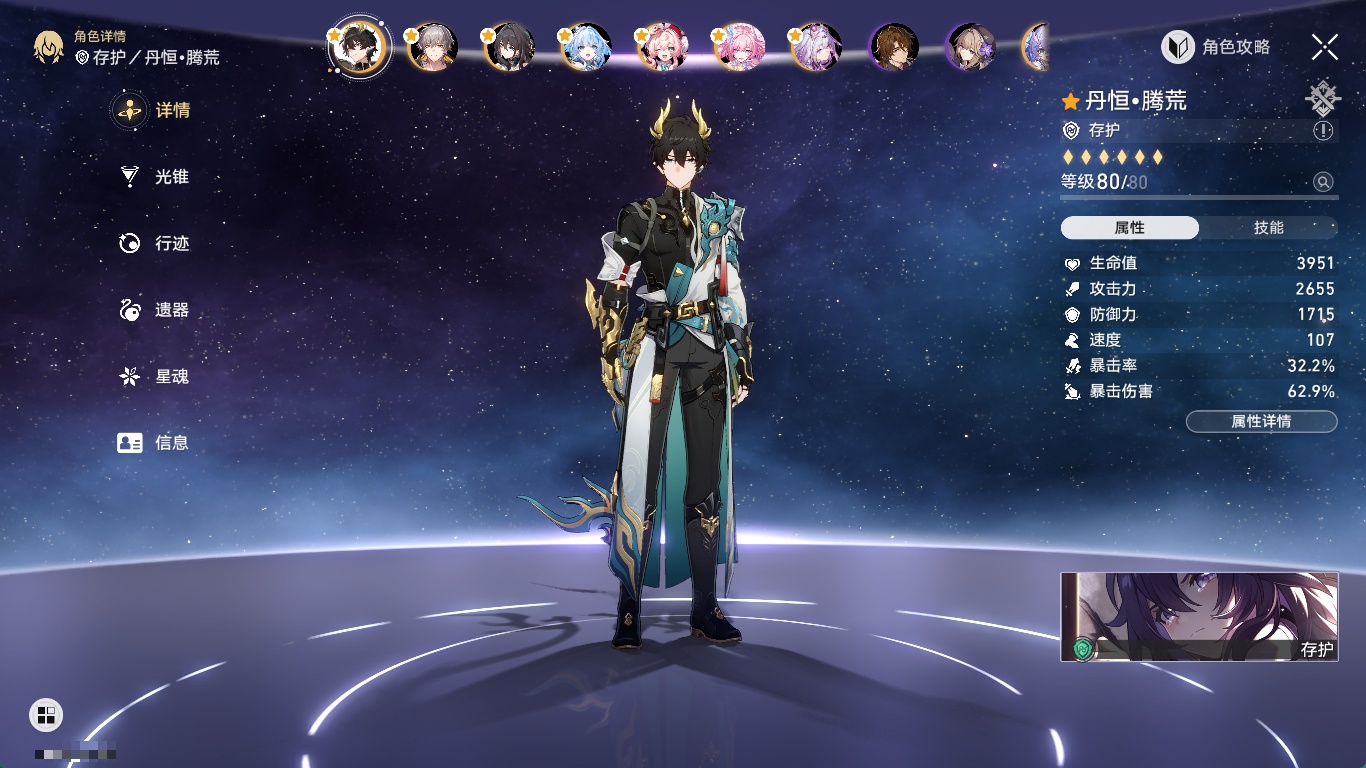This screenshot has height=768, width=1366.
Task: Click the path emblem beside the character name
Action: [1323, 99]
